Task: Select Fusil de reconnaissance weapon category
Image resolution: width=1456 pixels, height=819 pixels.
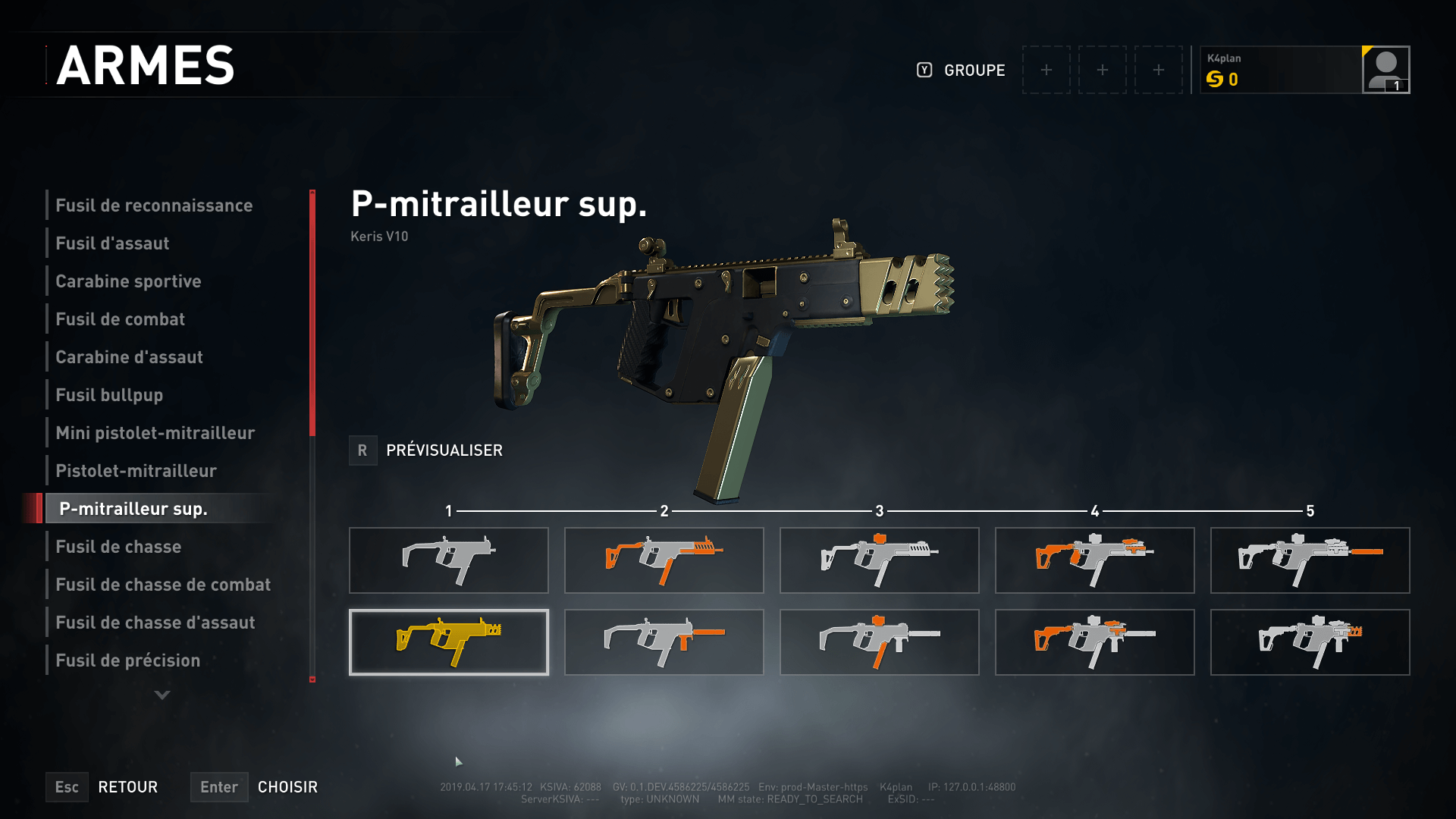Action: point(154,206)
